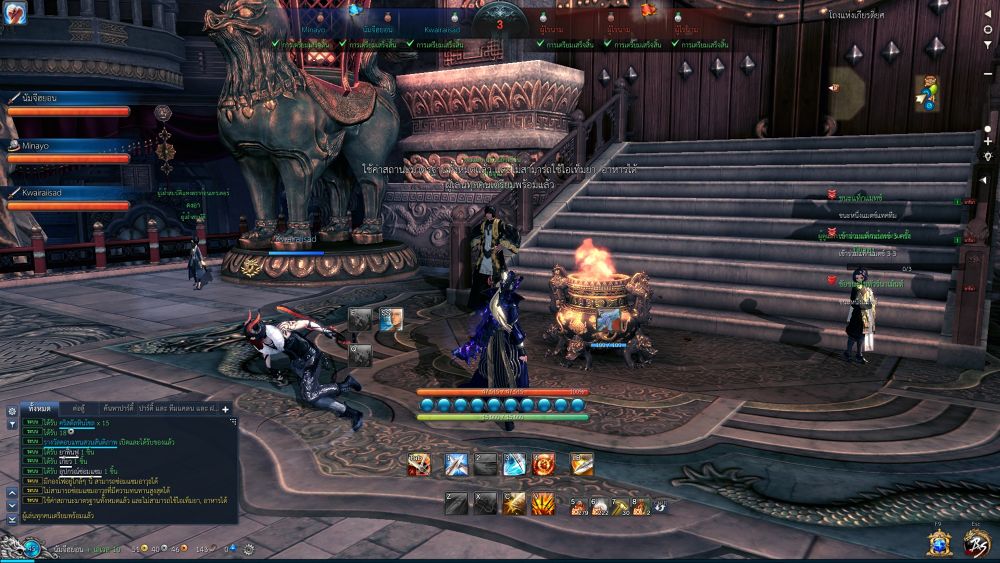Viewport: 1000px width, 563px height.
Task: Click the swap arrows icon beside item slots
Action: [660, 506]
